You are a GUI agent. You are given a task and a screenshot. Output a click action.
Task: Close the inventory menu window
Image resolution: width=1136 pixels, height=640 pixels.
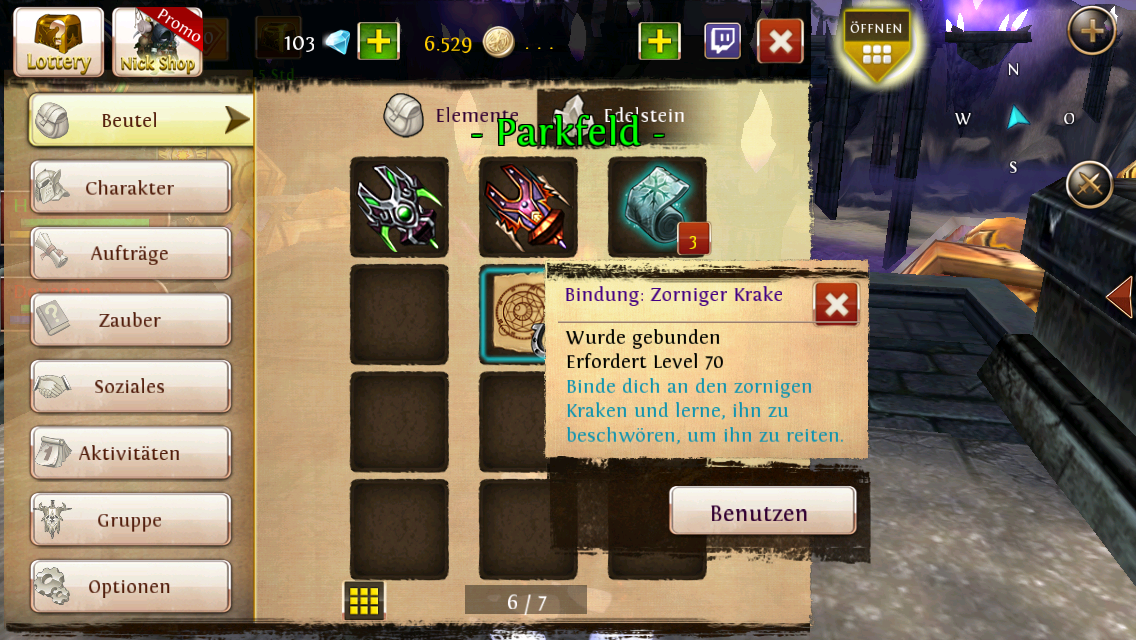coord(780,42)
